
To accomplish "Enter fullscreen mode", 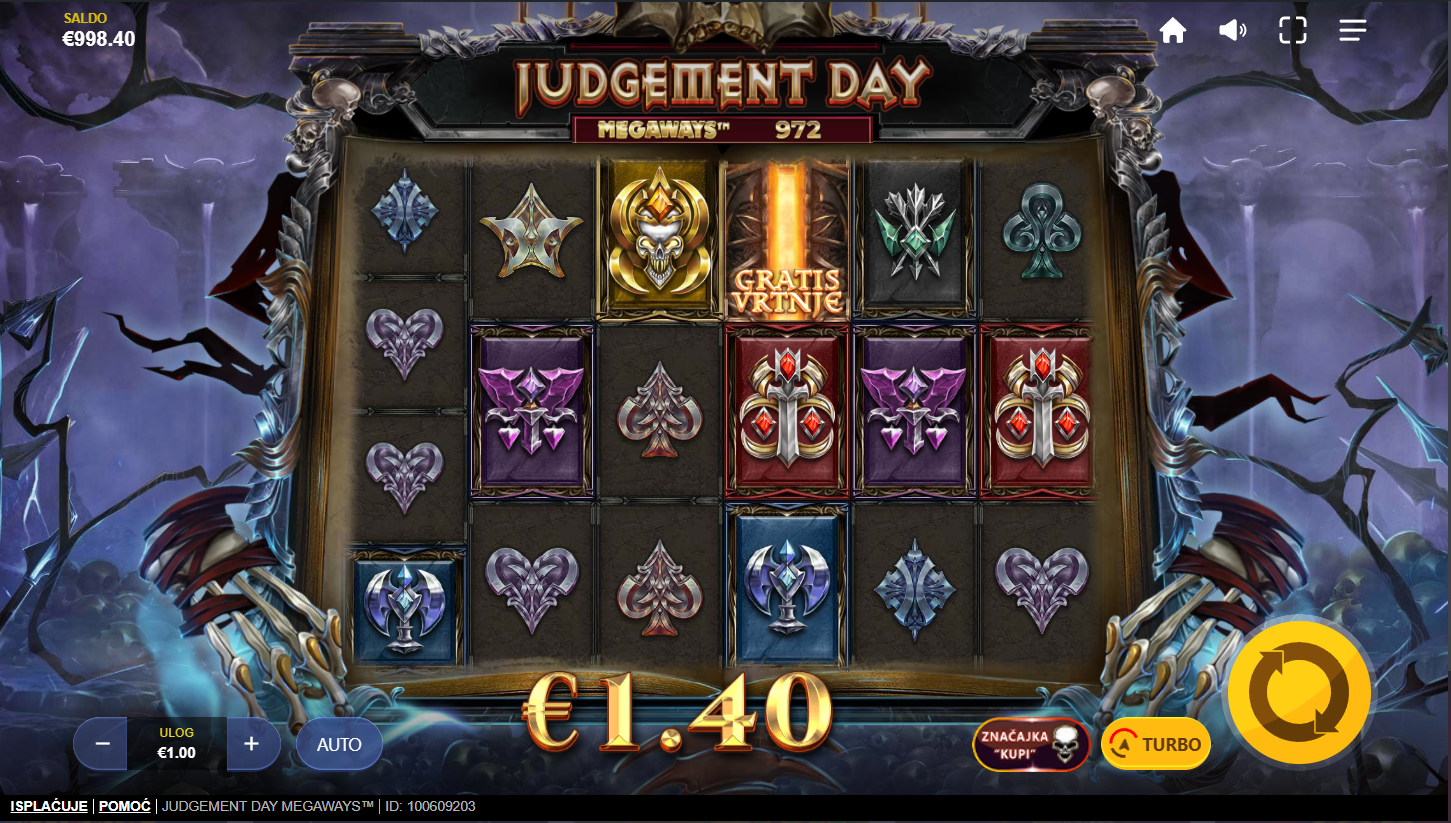I will [x=1292, y=31].
